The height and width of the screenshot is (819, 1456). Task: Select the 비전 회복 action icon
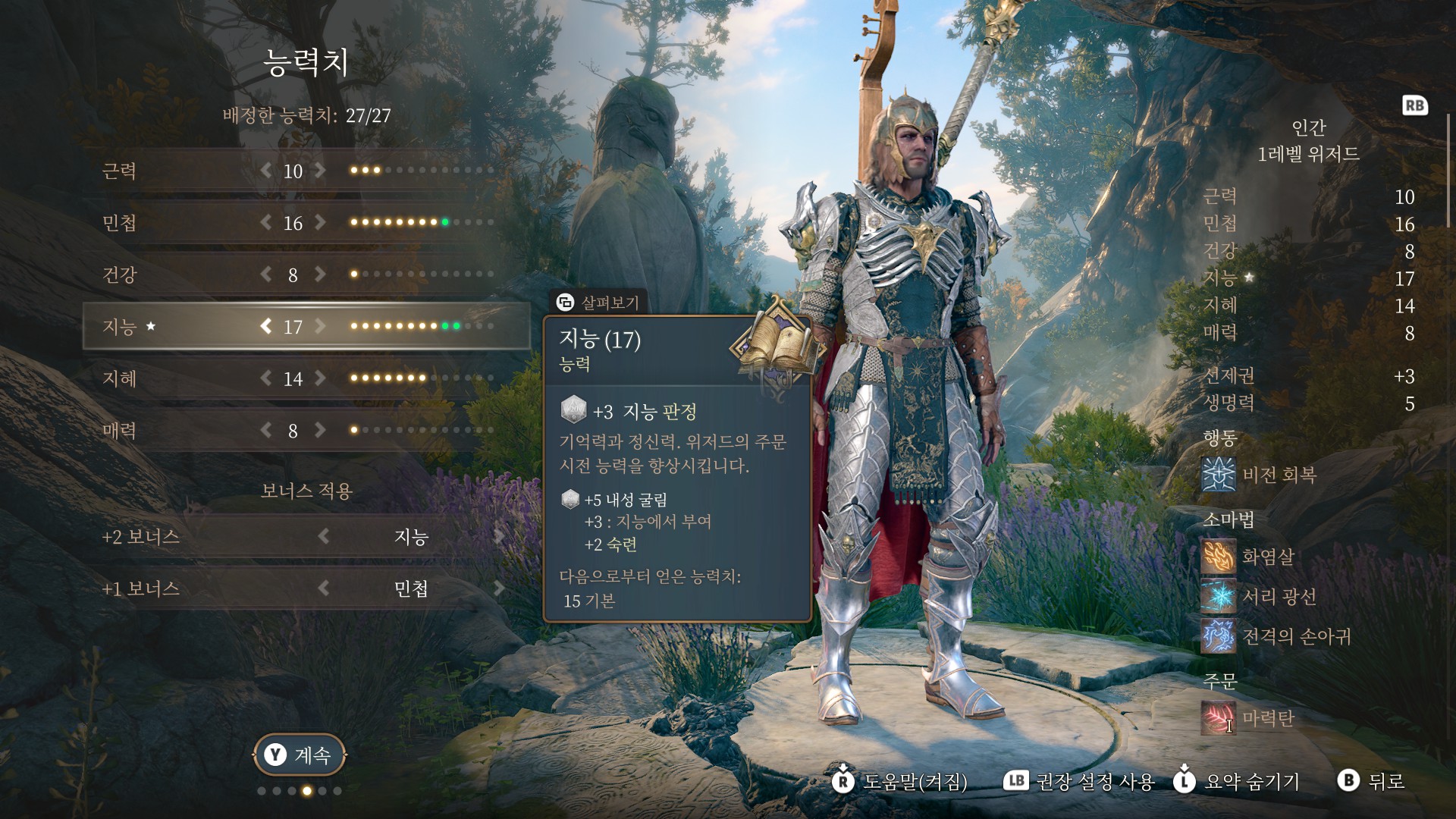(1218, 475)
